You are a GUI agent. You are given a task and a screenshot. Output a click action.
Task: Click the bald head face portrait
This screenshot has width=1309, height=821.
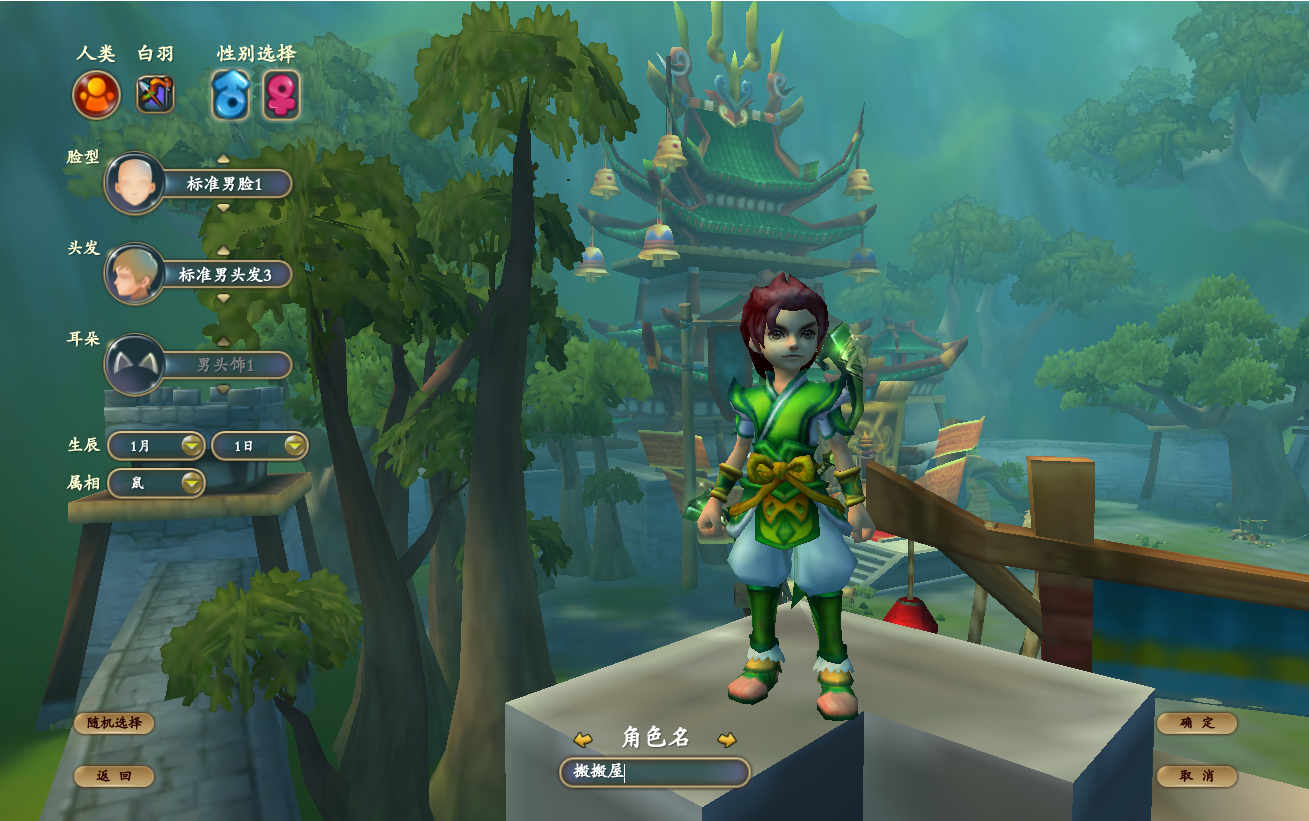(134, 184)
